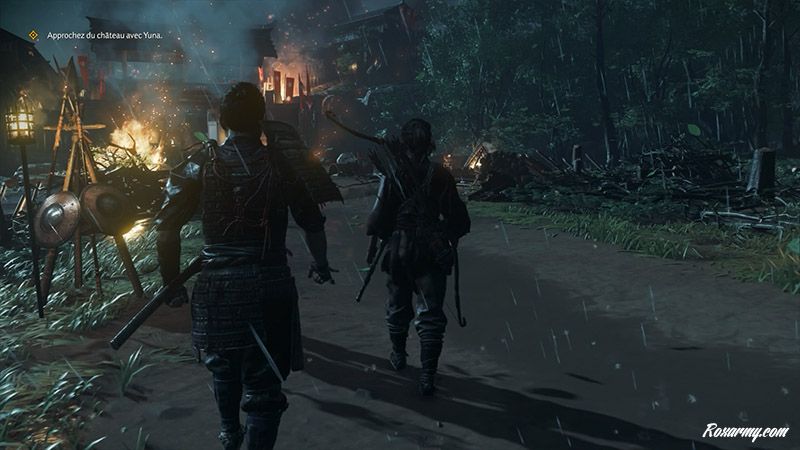Click the gold quest marker icon

(x=33, y=35)
